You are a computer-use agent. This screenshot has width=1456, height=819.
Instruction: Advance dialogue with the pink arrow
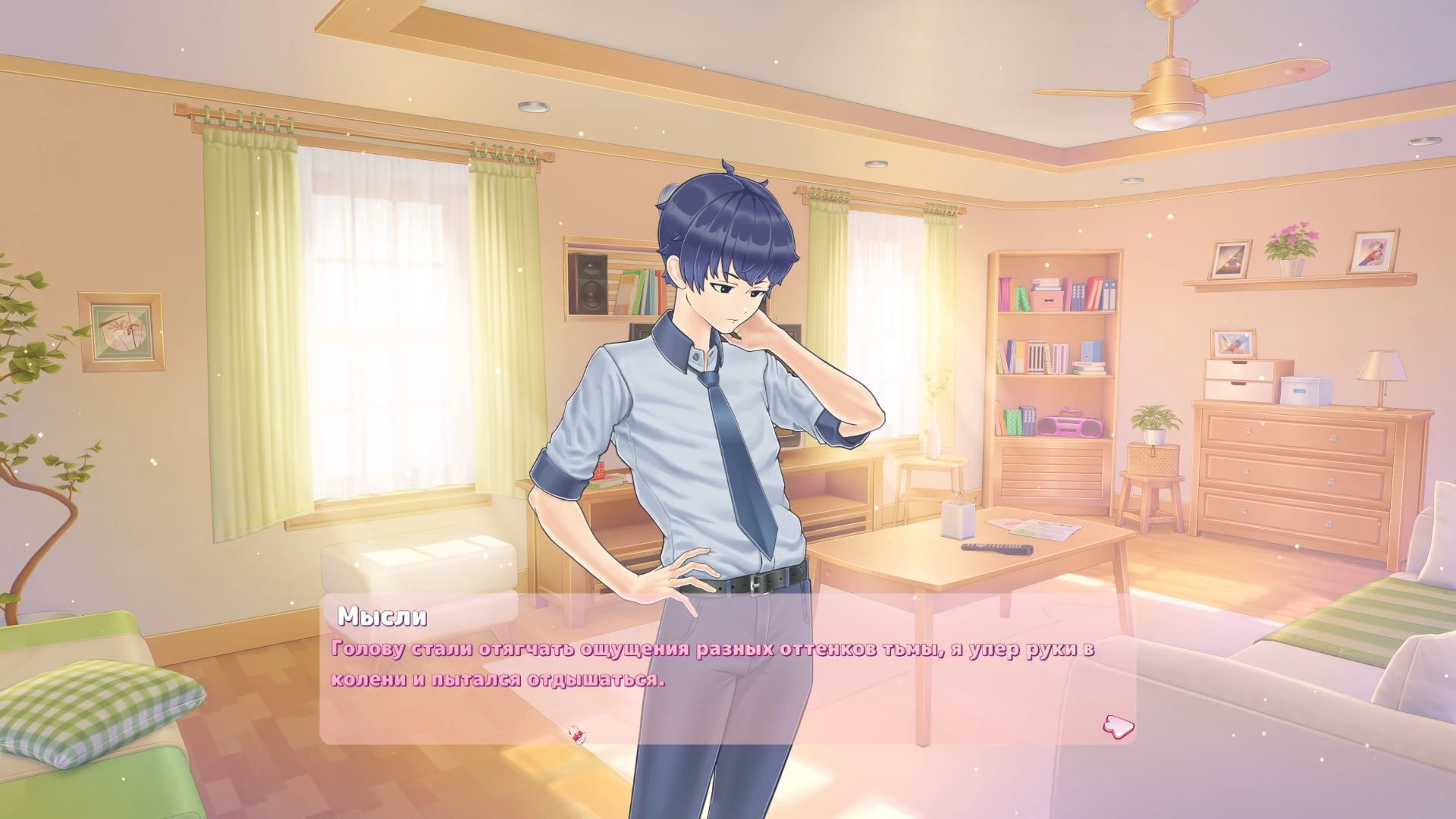[1118, 726]
